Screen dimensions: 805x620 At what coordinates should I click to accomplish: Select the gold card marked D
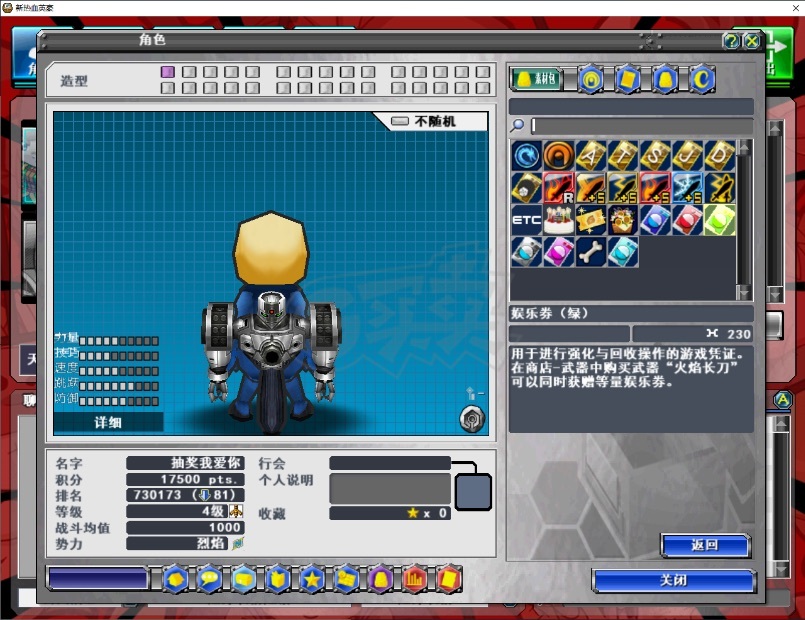719,155
